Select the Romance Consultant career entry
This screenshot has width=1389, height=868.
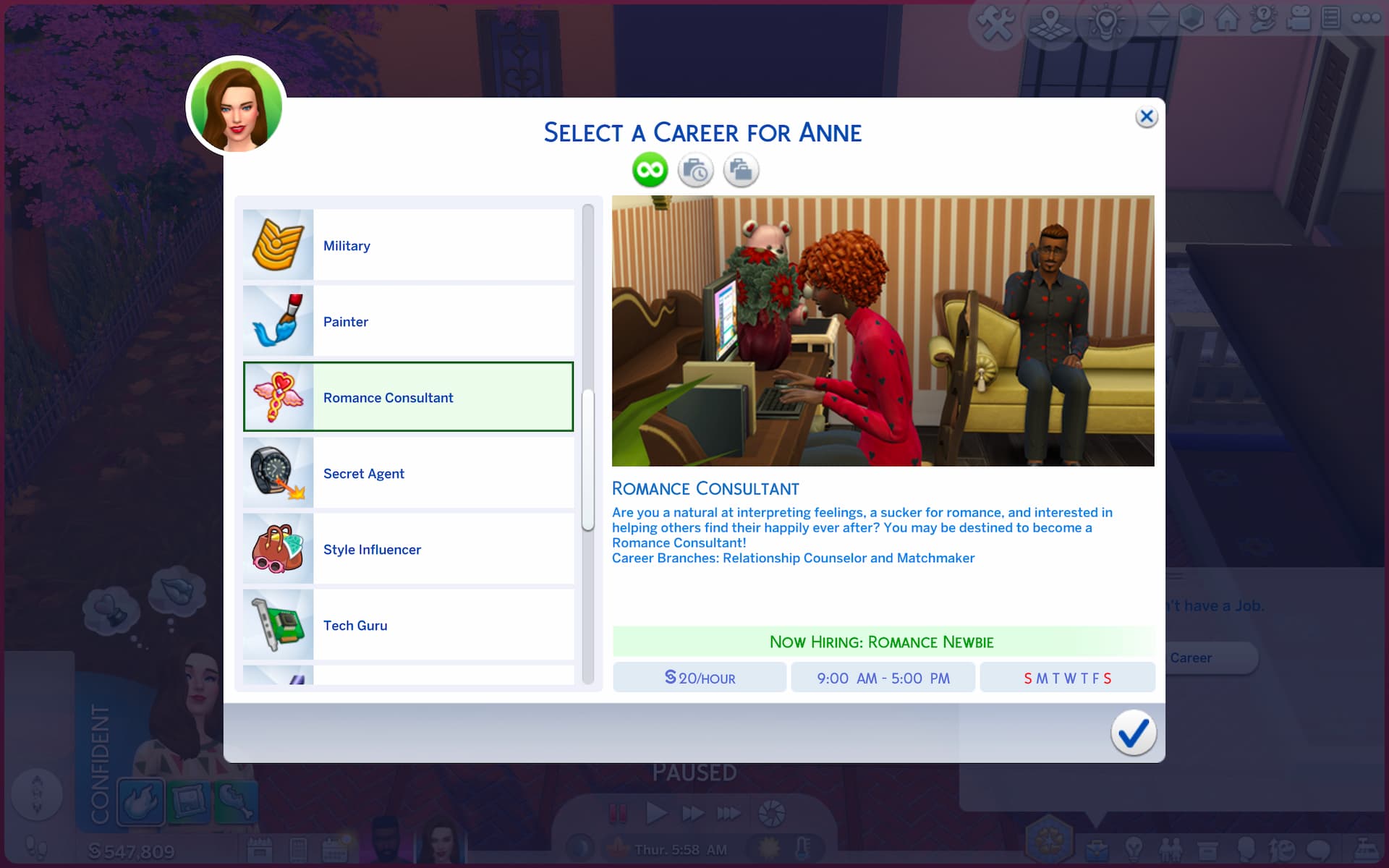pos(407,397)
